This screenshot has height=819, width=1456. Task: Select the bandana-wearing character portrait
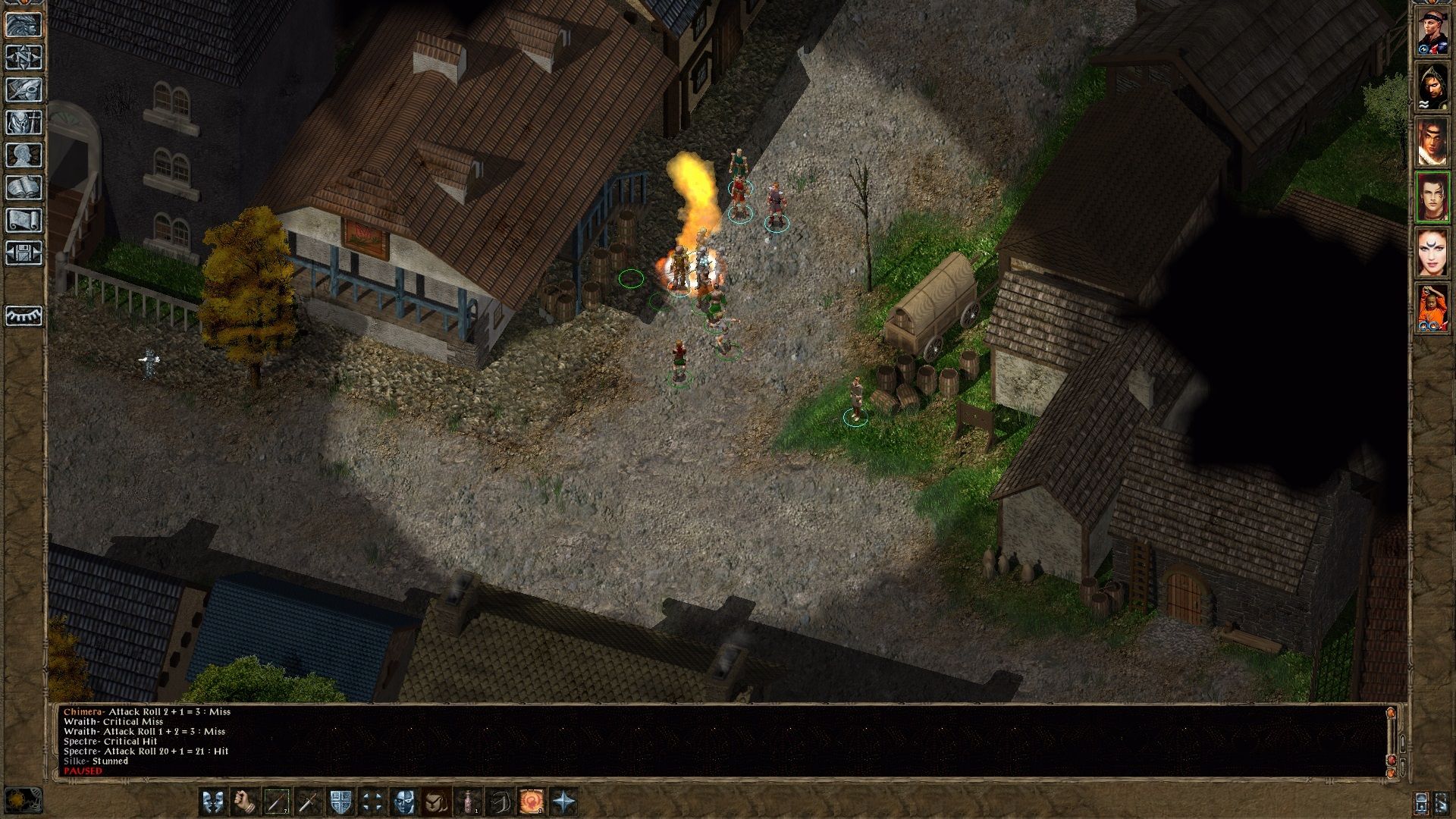(x=1433, y=33)
